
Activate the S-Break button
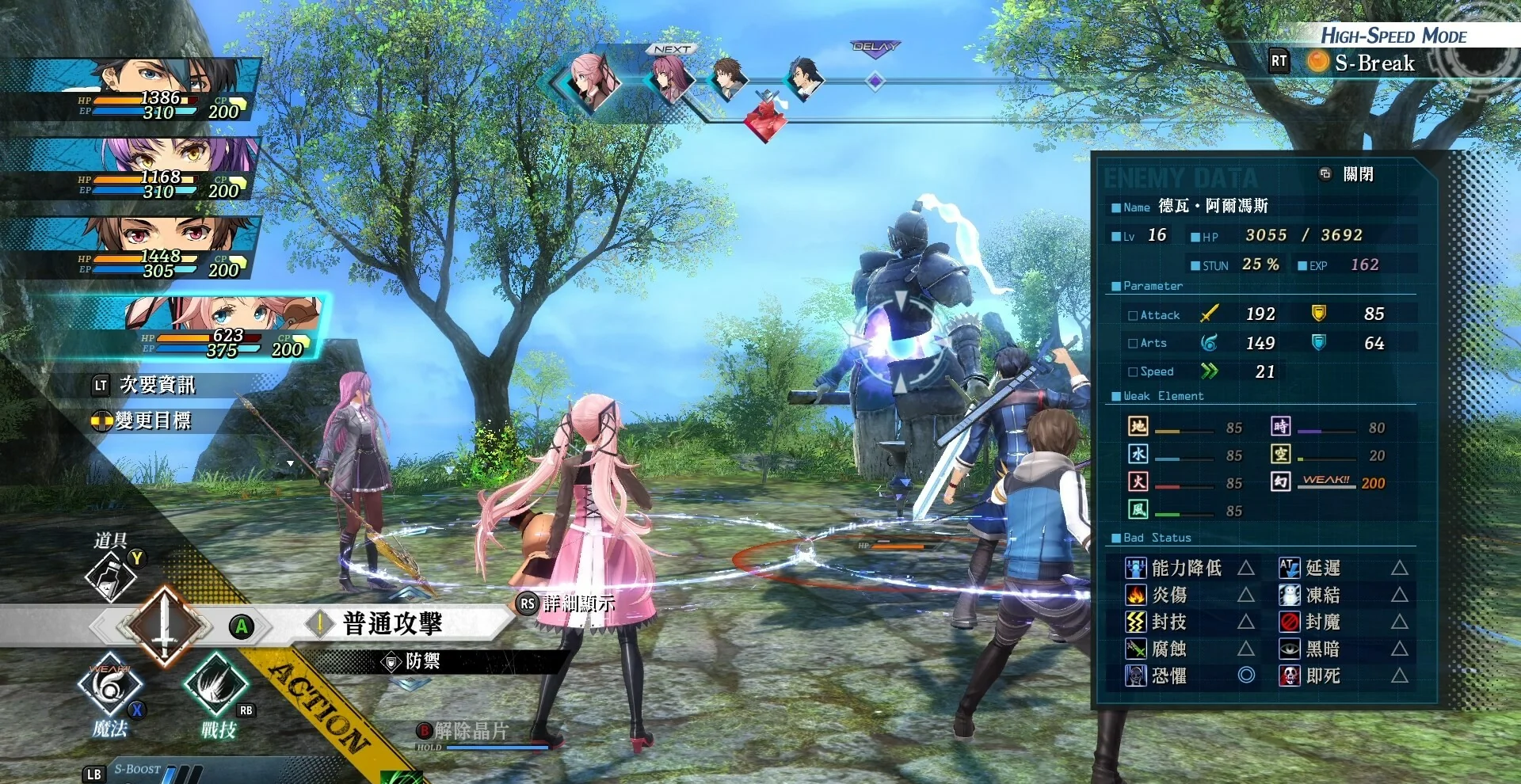coord(1373,63)
